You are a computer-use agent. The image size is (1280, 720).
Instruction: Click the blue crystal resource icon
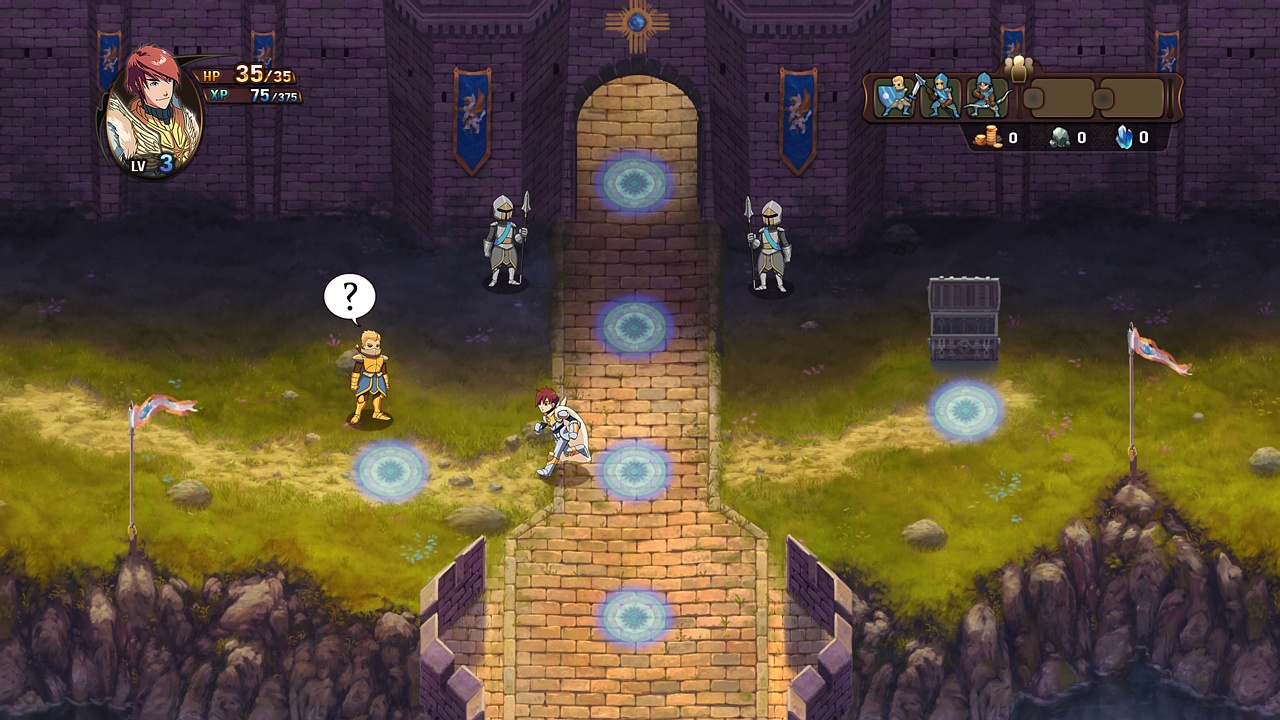tap(1124, 137)
